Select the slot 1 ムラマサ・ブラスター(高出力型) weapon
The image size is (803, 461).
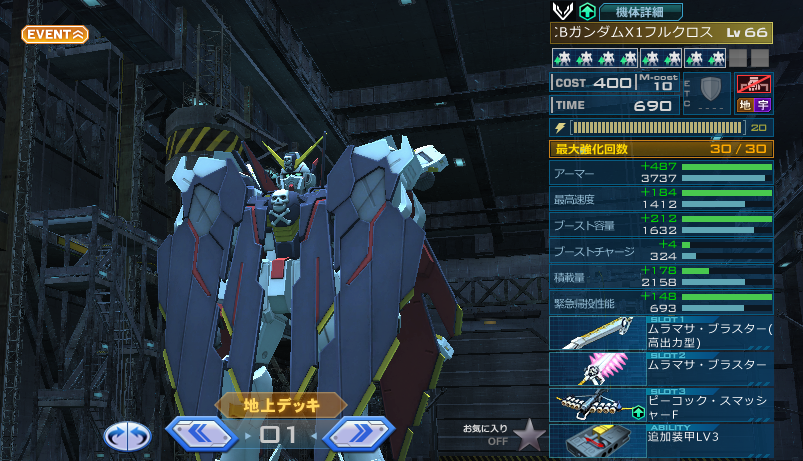click(660, 333)
